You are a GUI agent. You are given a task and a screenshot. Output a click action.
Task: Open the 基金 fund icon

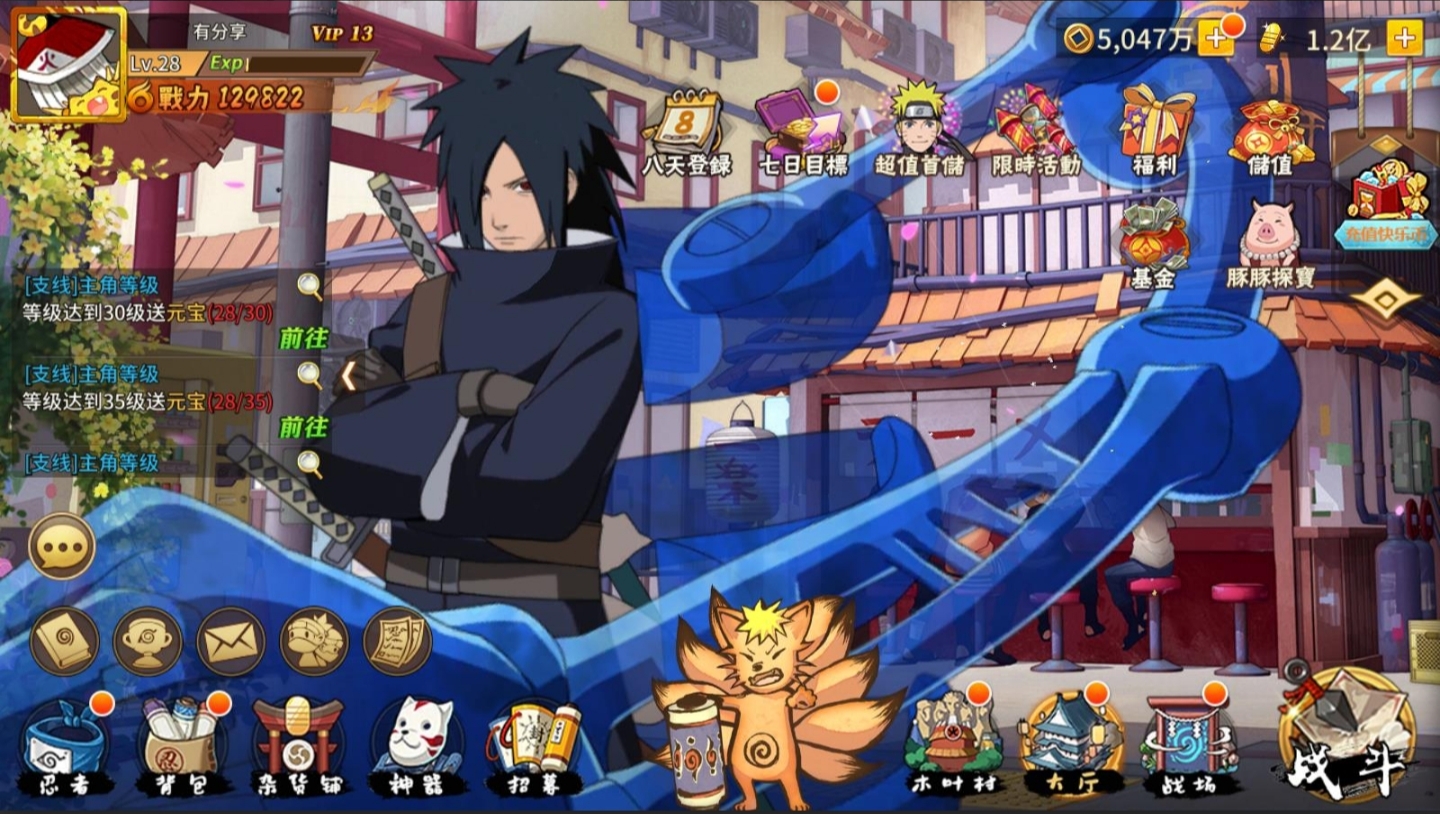pos(1153,245)
